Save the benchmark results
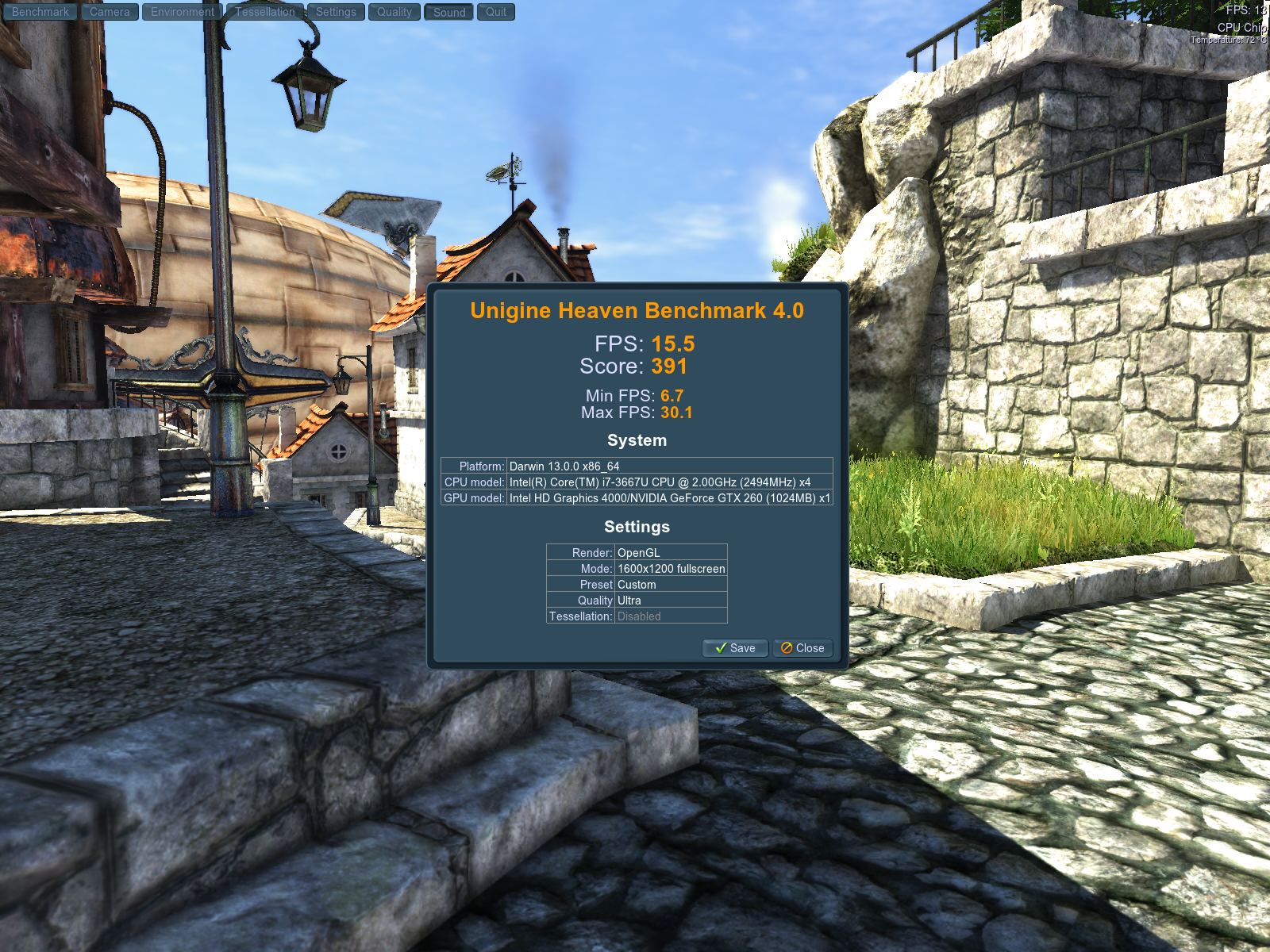This screenshot has width=1270, height=952. pos(735,648)
